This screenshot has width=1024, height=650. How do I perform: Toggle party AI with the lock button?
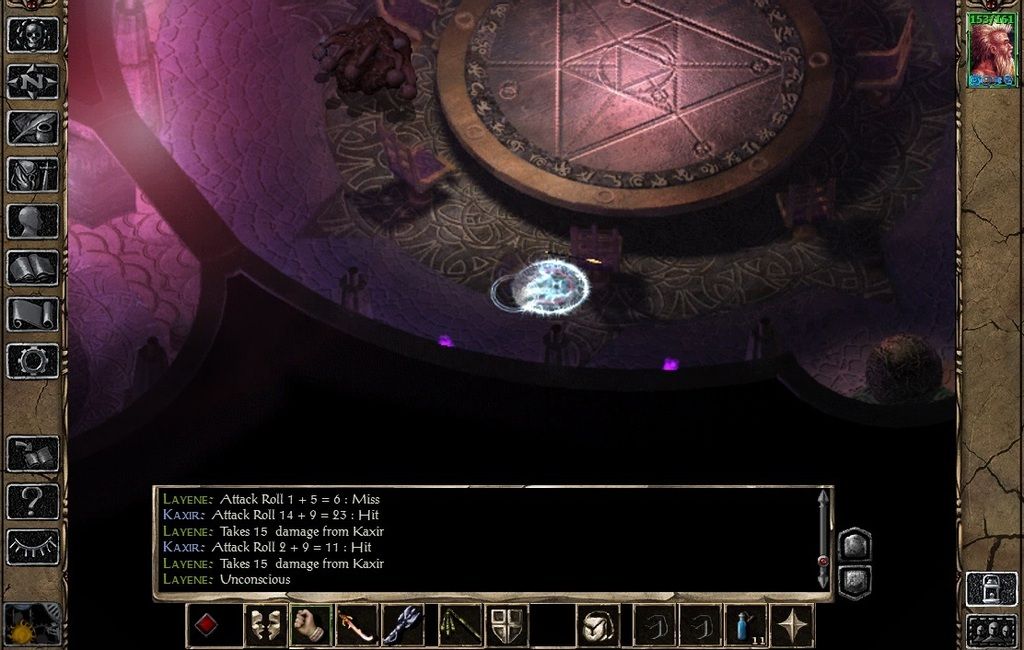[x=990, y=588]
